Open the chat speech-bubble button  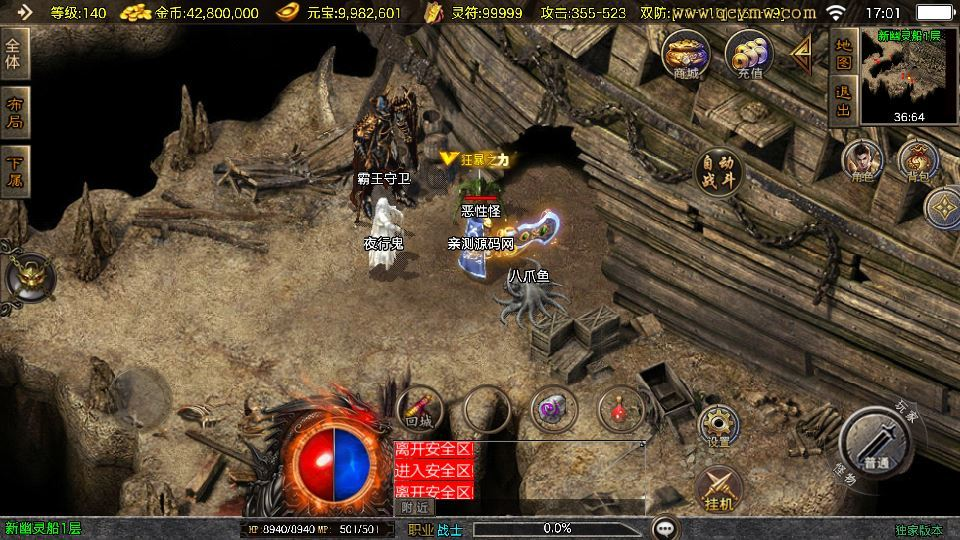coord(664,528)
